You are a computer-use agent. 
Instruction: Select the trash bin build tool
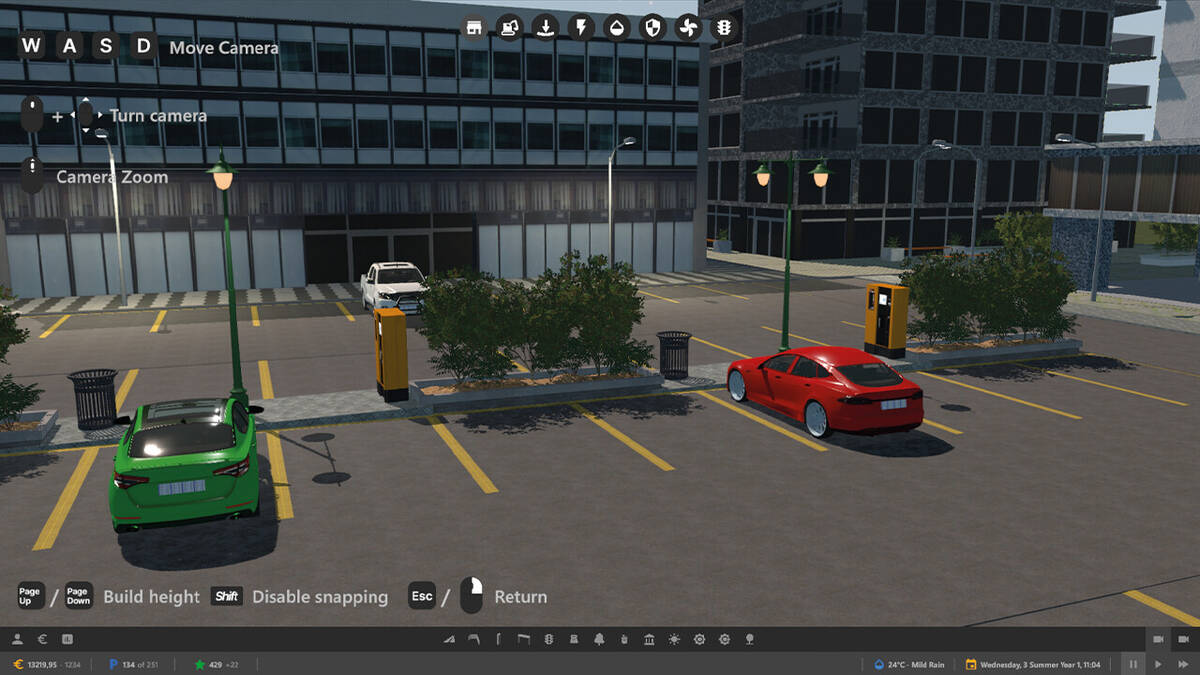[624, 639]
